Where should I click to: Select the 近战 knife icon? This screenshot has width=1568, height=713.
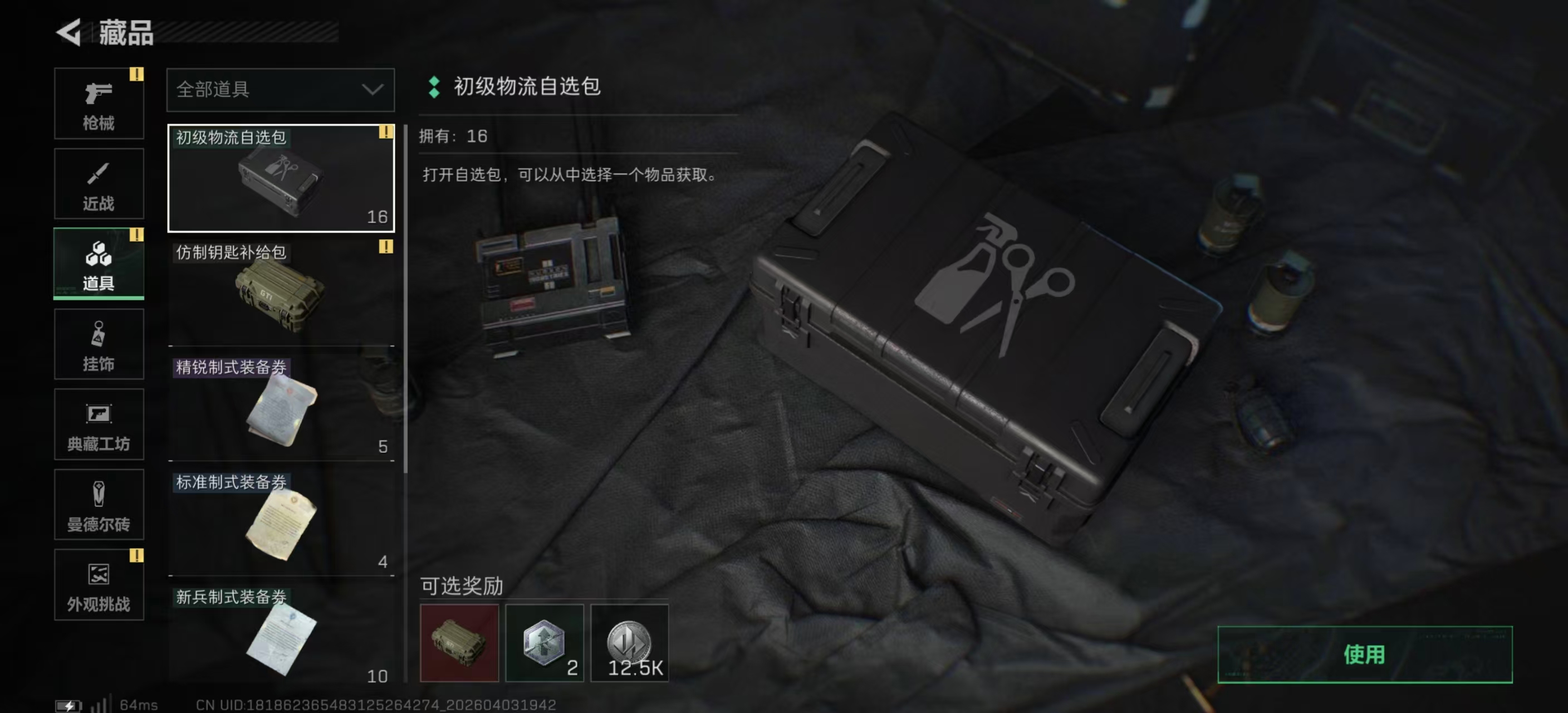[99, 183]
